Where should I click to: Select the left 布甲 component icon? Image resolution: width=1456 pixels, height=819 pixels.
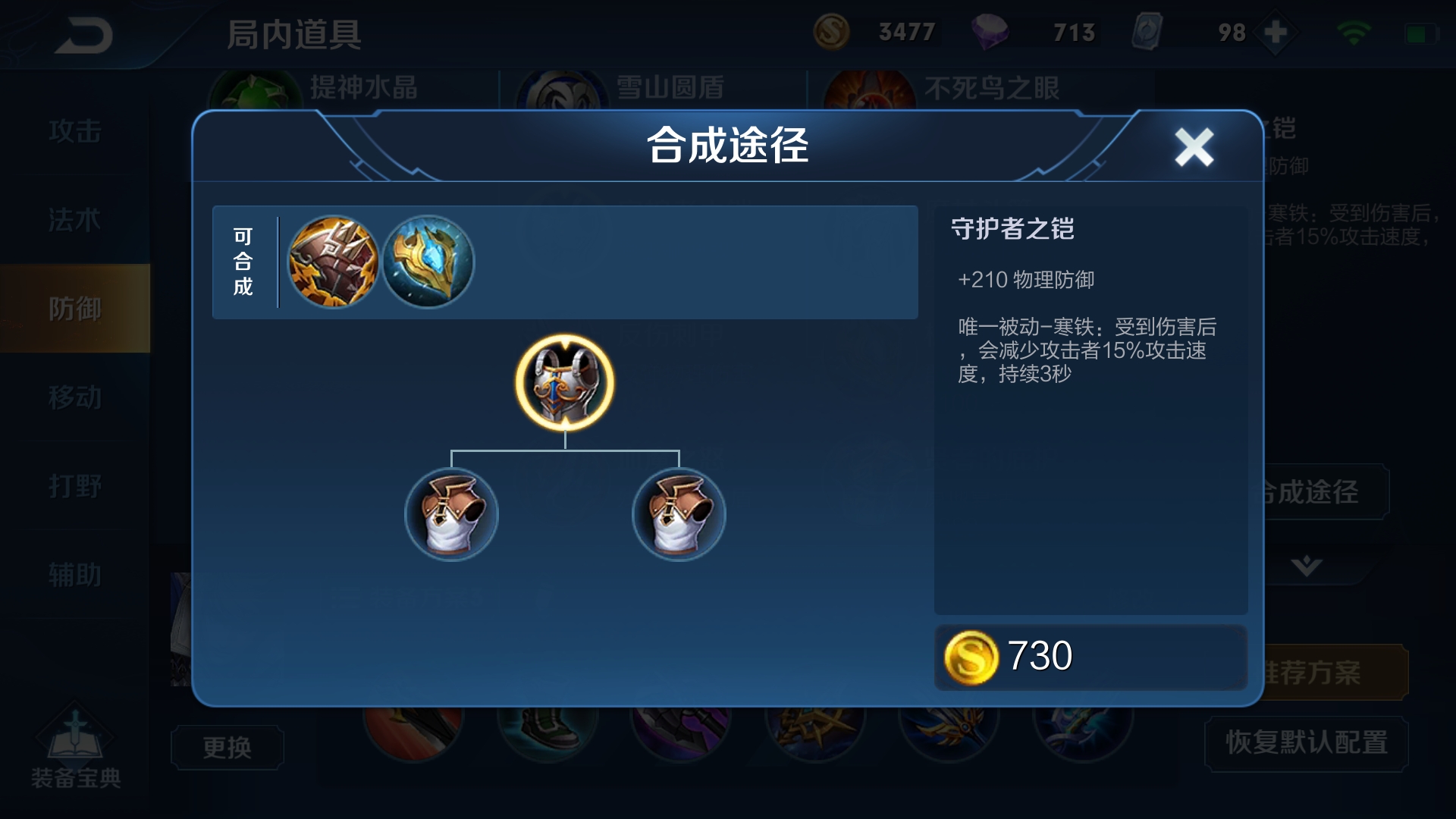coord(450,514)
